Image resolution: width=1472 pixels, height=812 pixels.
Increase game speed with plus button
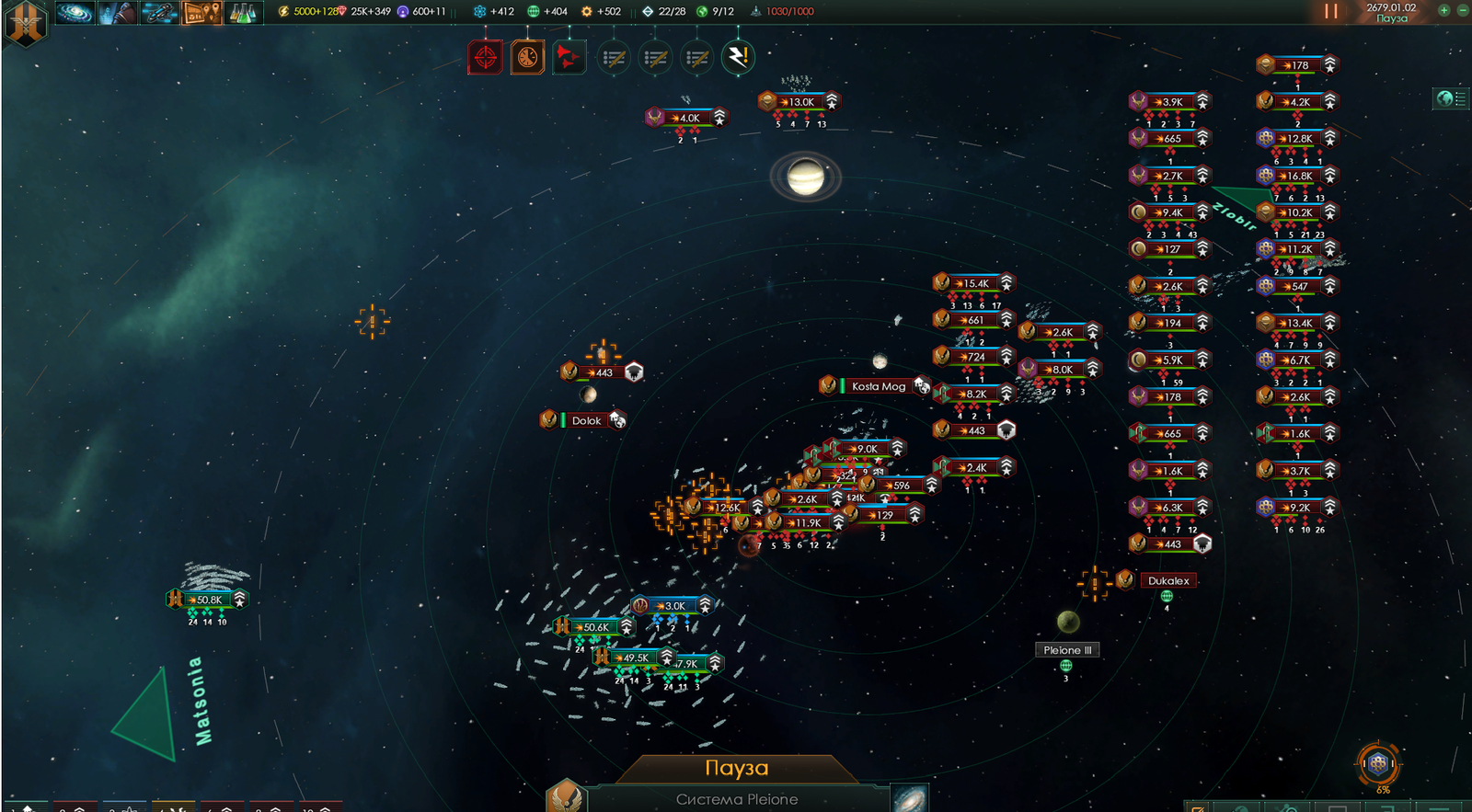[1443, 10]
